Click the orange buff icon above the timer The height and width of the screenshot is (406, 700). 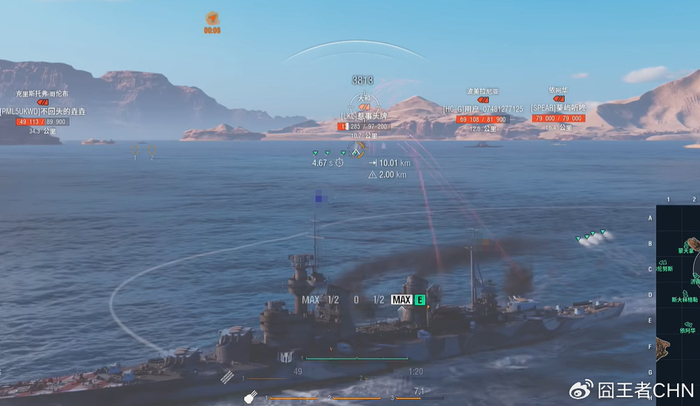tap(212, 17)
